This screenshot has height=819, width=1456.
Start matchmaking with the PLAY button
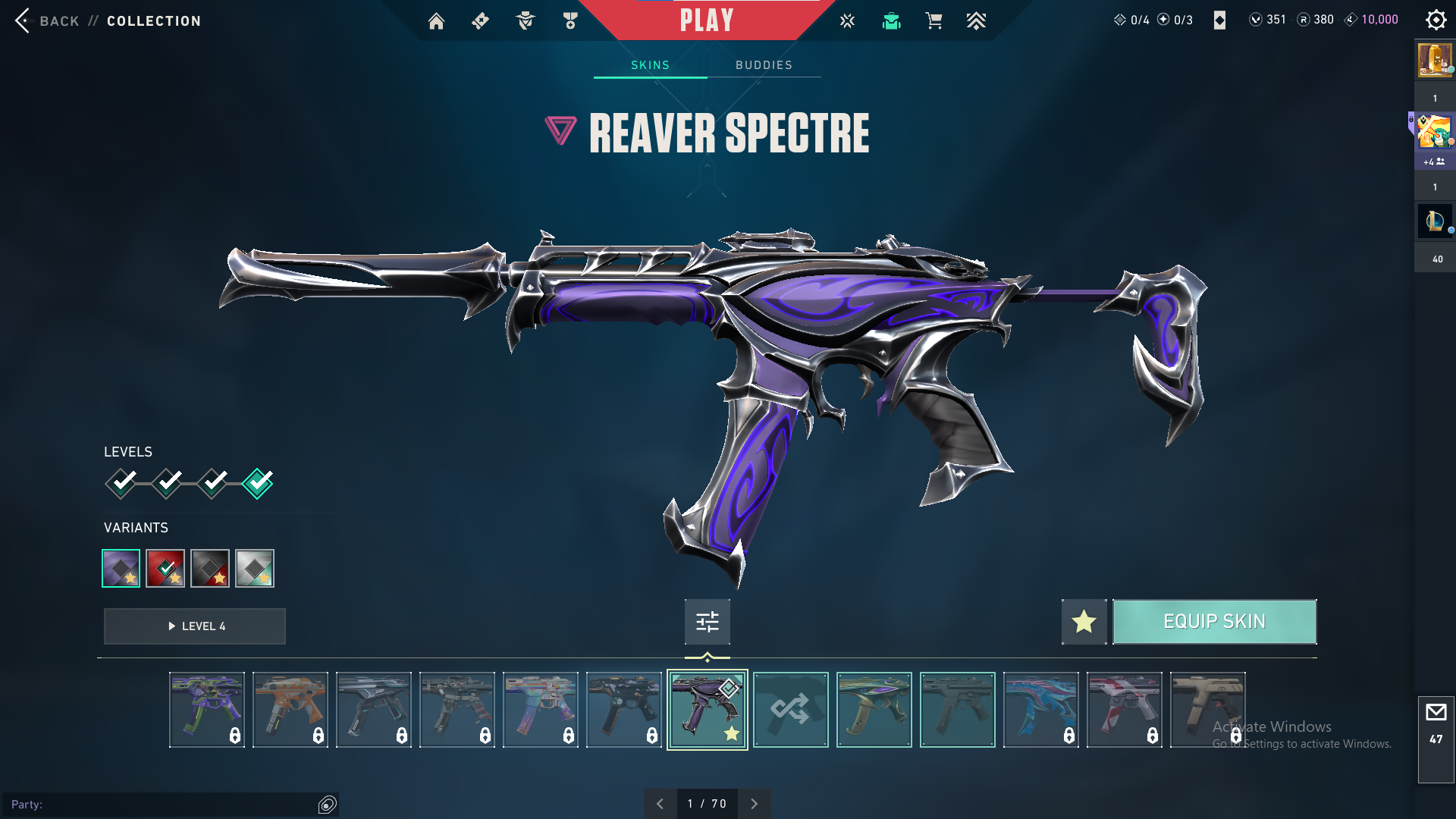pyautogui.click(x=706, y=20)
